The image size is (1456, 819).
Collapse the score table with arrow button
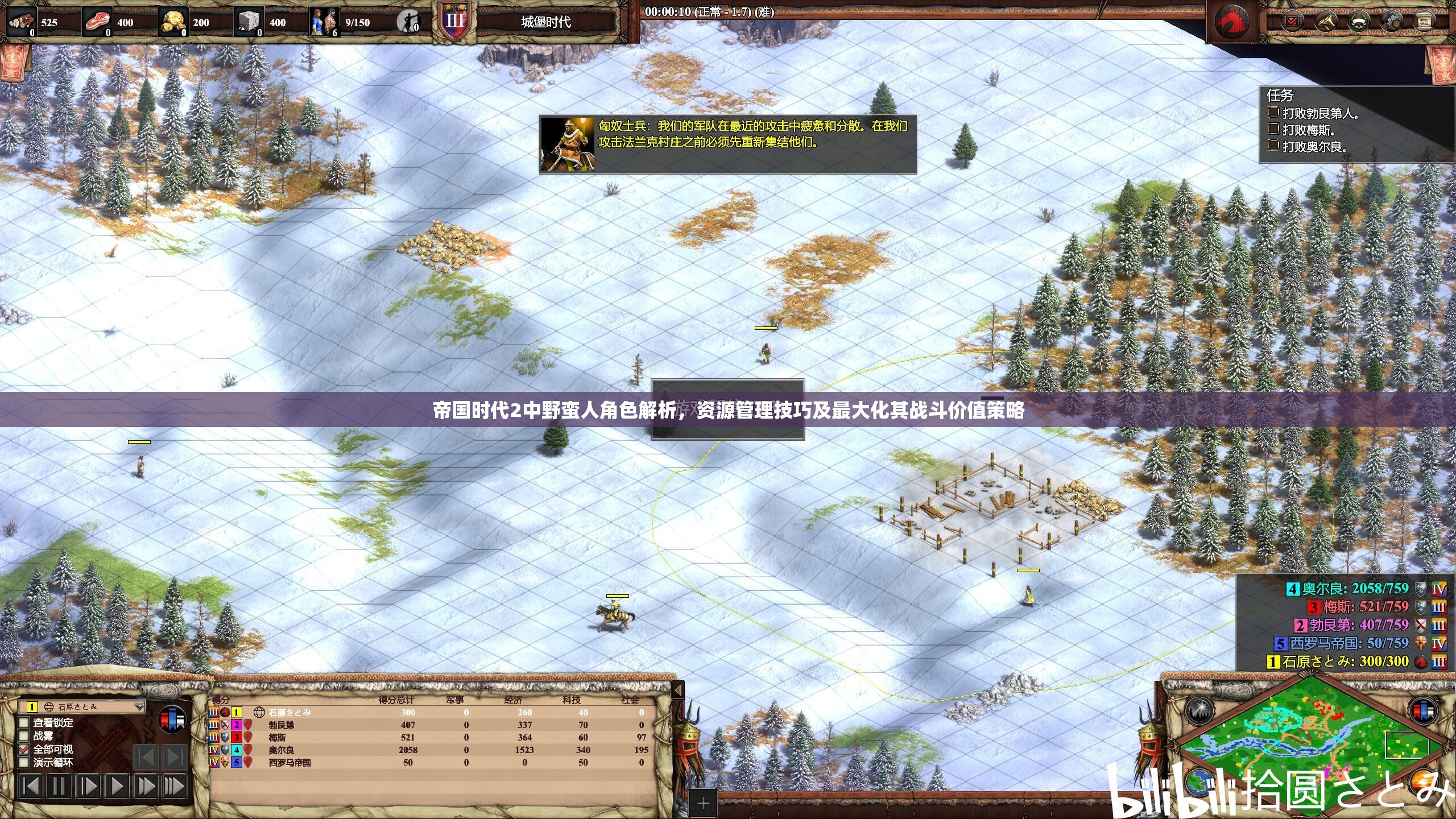(x=677, y=690)
